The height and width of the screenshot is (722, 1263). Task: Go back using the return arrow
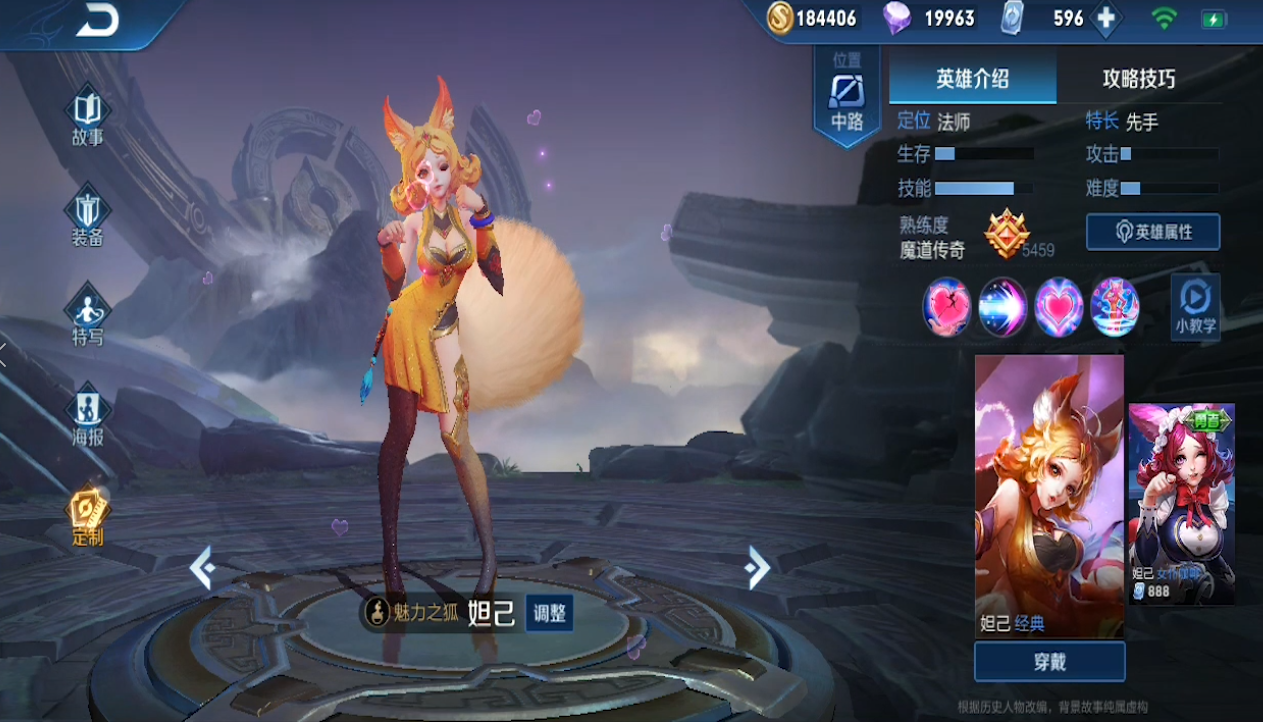click(x=97, y=22)
